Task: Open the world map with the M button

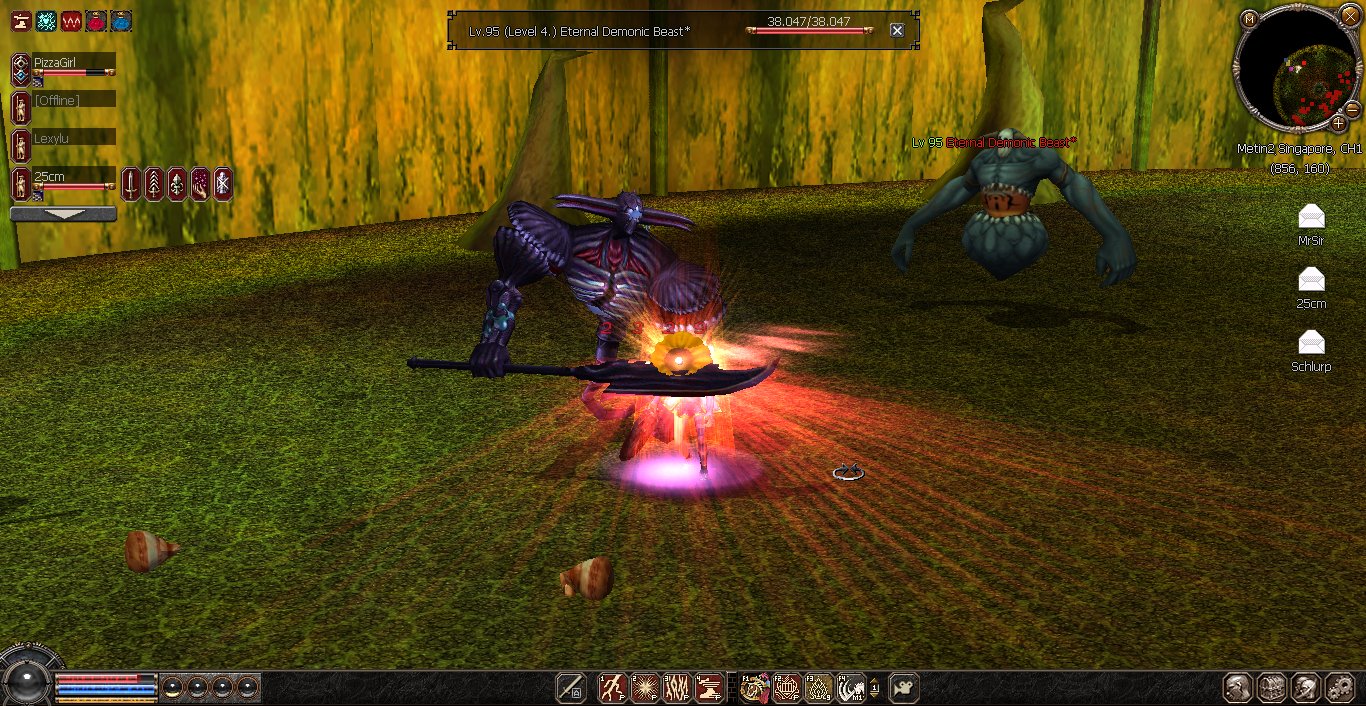Action: pyautogui.click(x=1249, y=19)
